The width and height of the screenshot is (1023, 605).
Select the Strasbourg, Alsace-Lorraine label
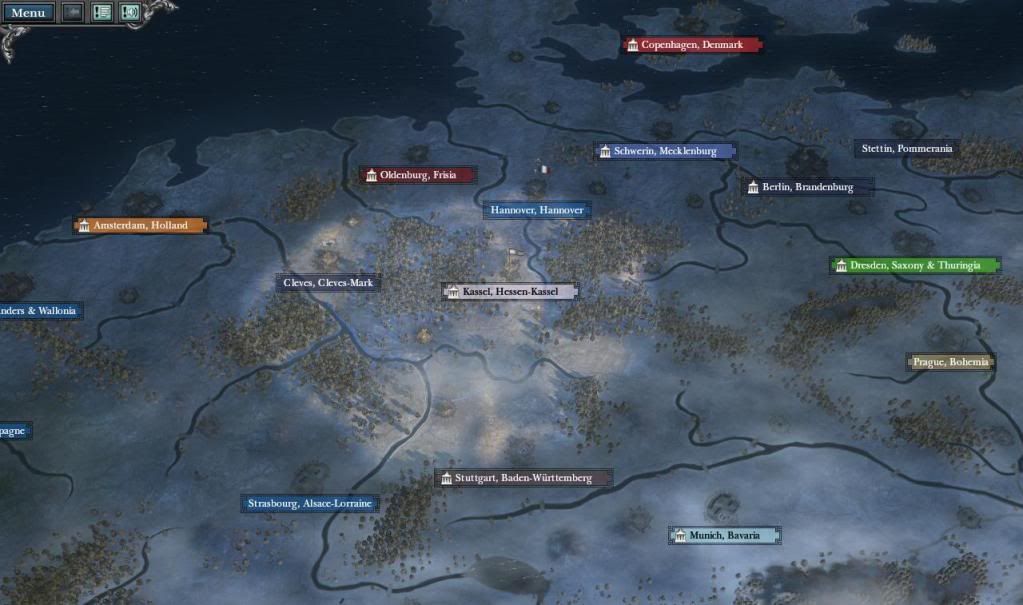pos(310,503)
